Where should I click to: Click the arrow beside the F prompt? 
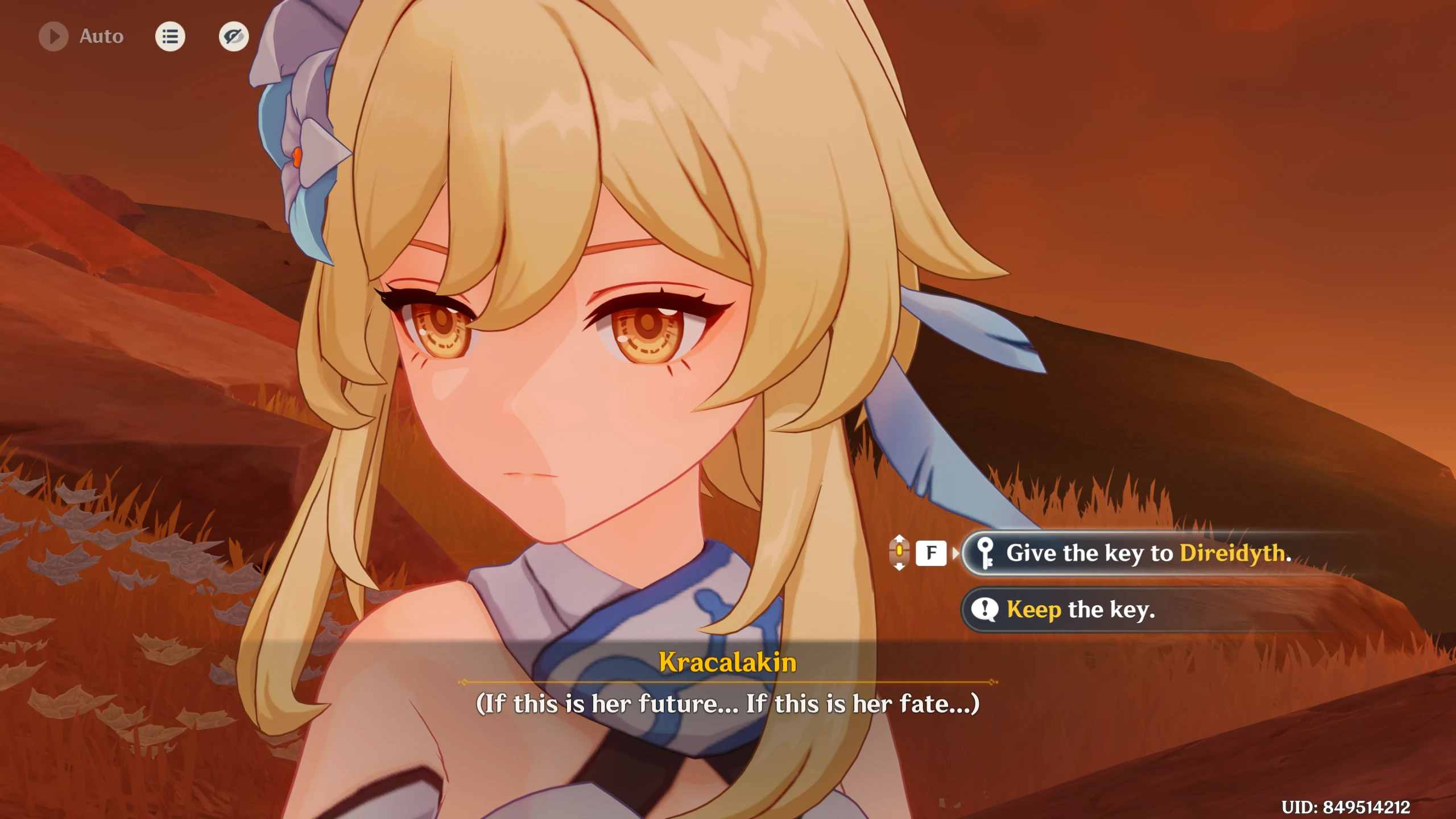pos(955,553)
